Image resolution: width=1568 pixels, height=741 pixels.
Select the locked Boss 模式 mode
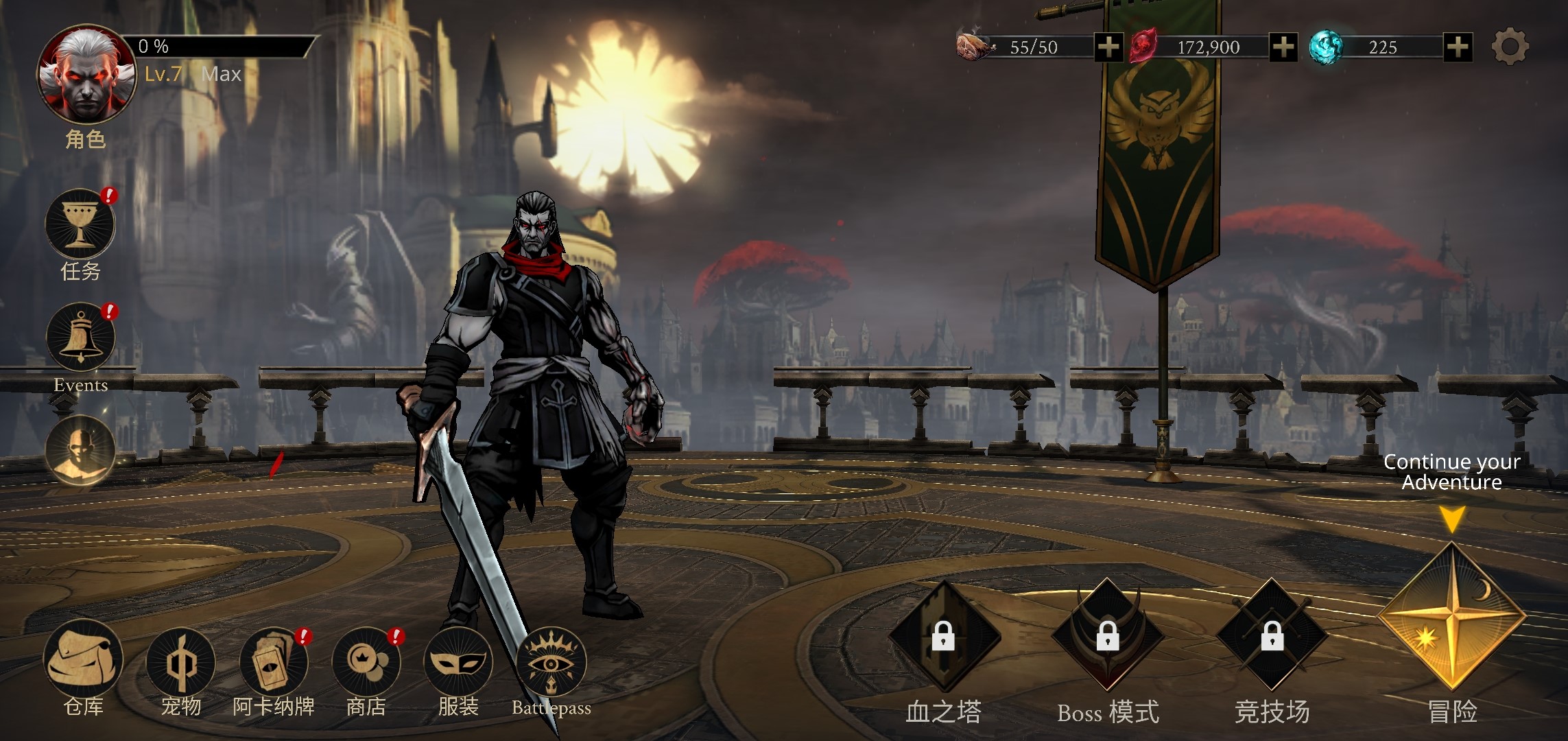tap(1108, 635)
